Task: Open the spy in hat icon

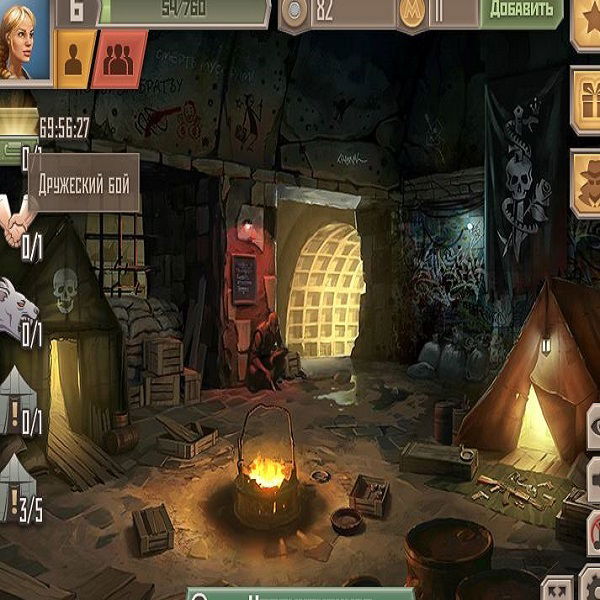Action: (587, 182)
